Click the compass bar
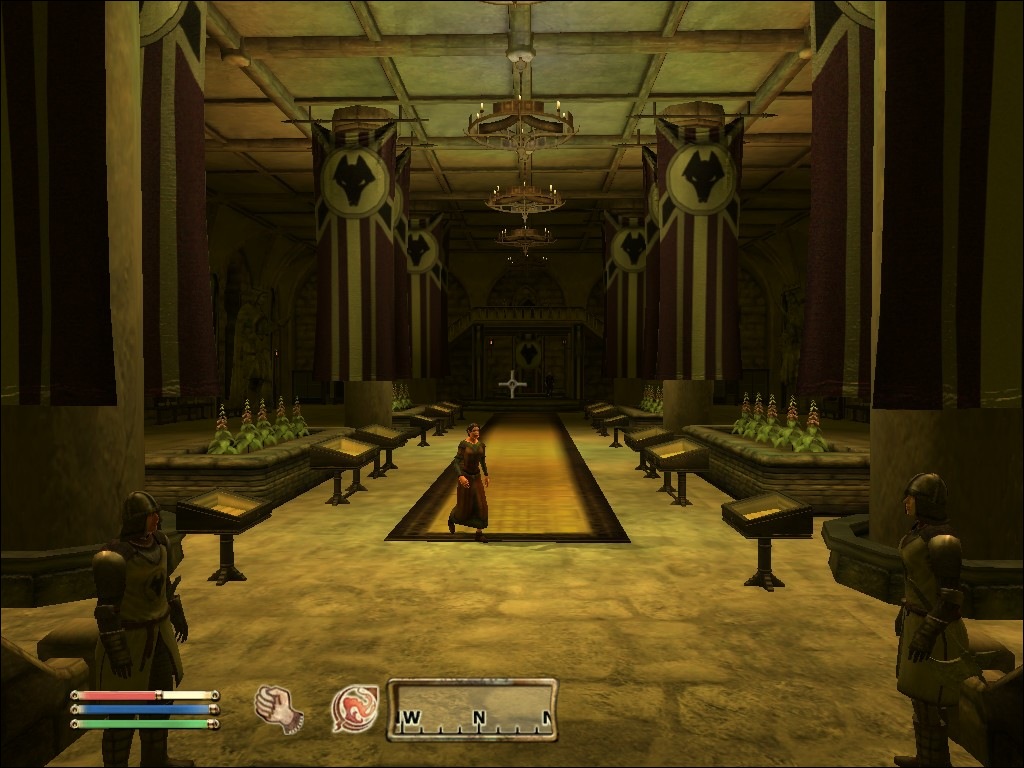 tap(472, 709)
